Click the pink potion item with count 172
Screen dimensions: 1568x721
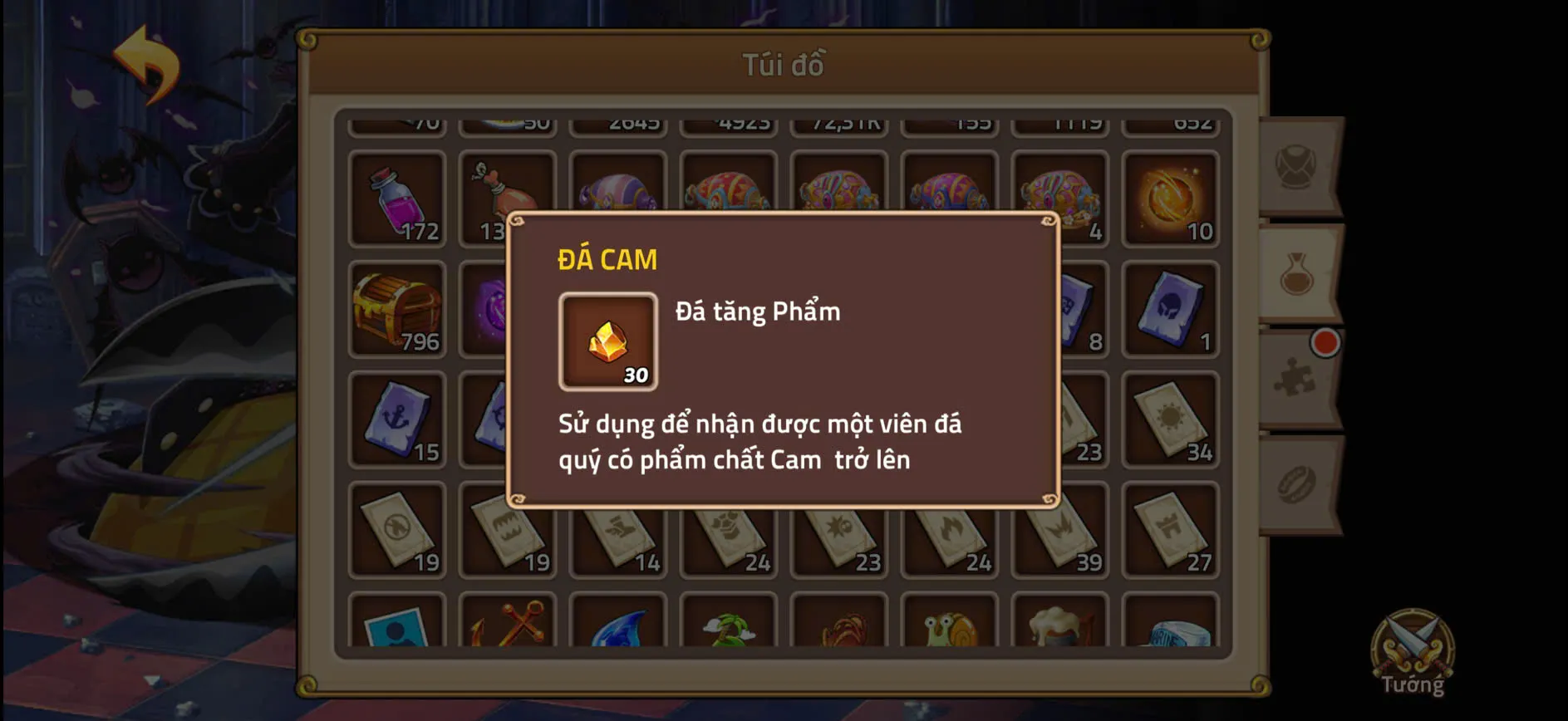396,198
